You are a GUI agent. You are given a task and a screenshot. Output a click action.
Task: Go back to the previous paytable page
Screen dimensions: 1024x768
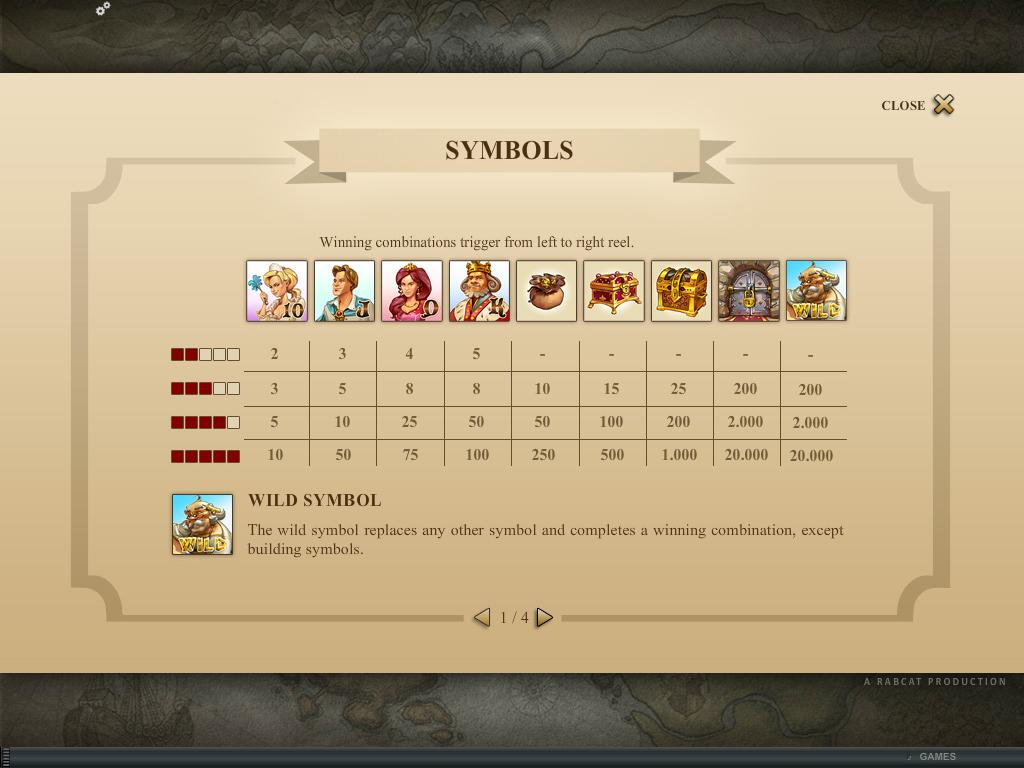482,618
